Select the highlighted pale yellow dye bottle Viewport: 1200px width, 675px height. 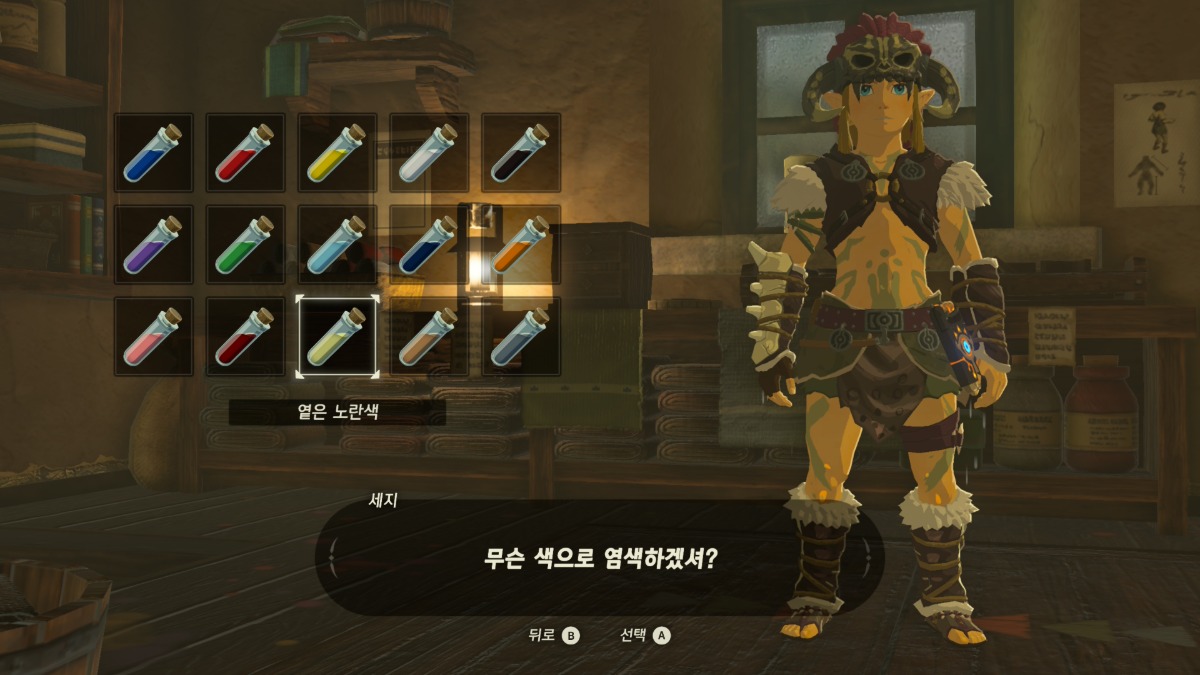(337, 336)
